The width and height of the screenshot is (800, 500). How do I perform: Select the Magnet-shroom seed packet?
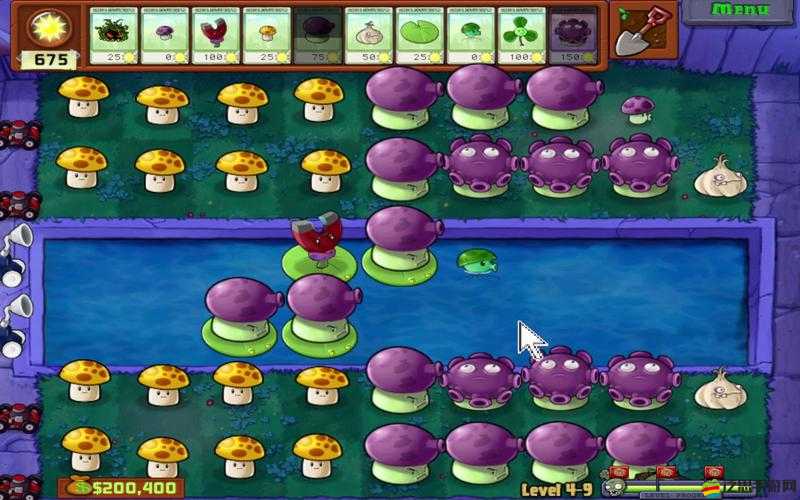pyautogui.click(x=217, y=36)
